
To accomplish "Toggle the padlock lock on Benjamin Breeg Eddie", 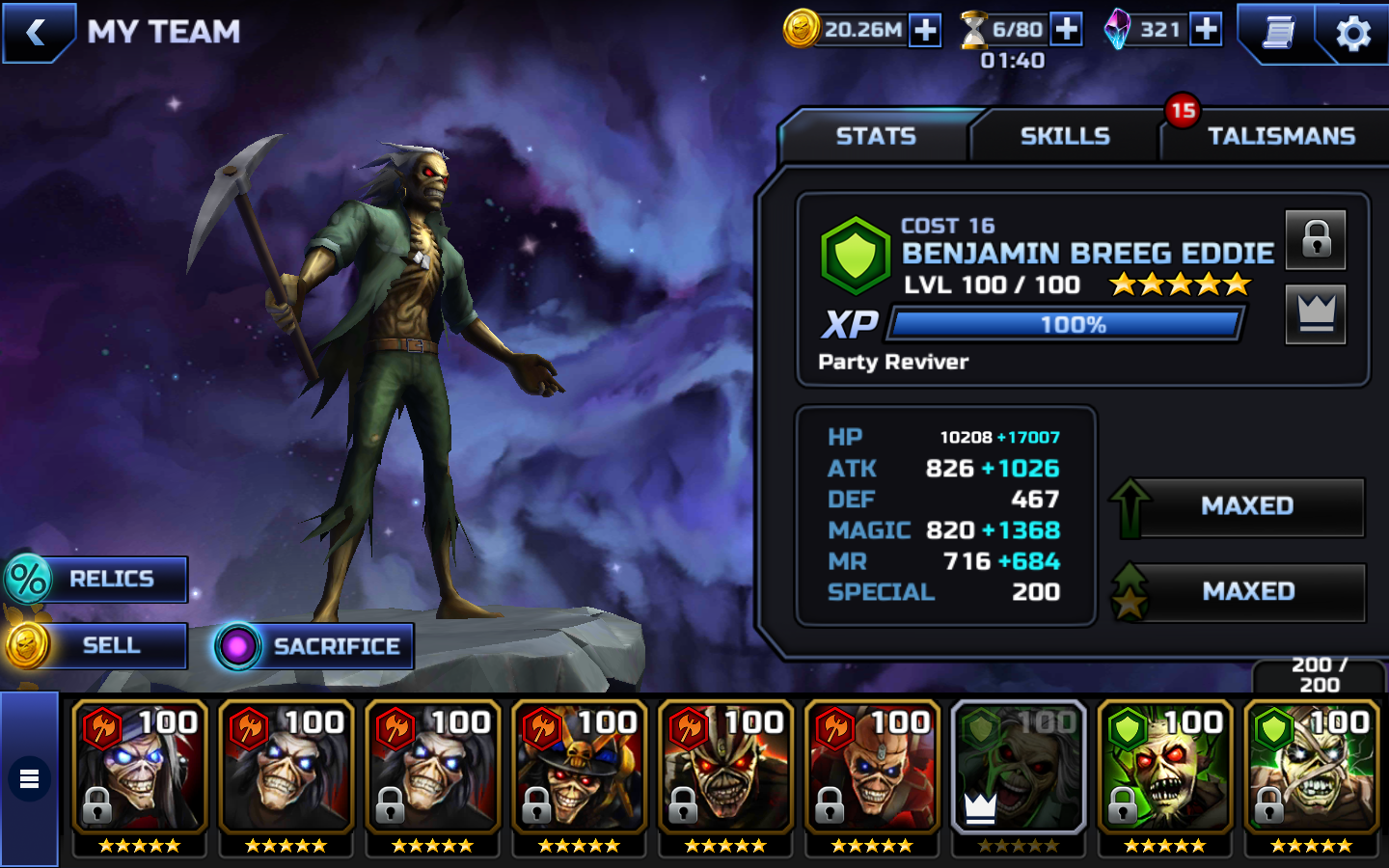I will pos(1316,239).
